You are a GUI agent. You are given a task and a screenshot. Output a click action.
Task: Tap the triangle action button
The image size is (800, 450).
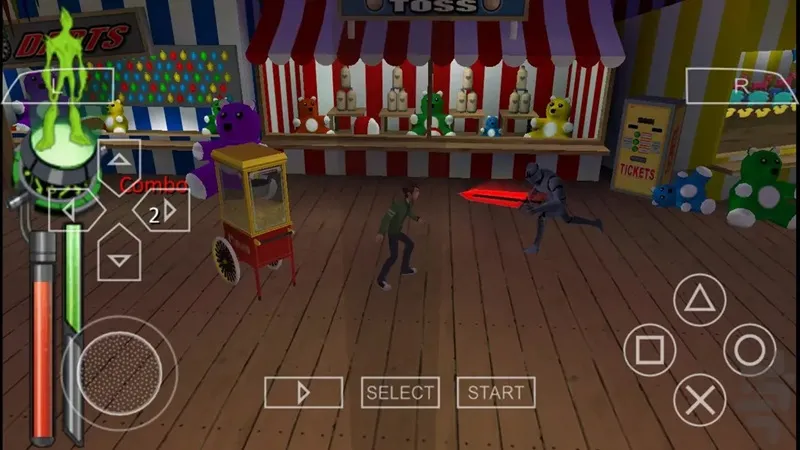[699, 299]
